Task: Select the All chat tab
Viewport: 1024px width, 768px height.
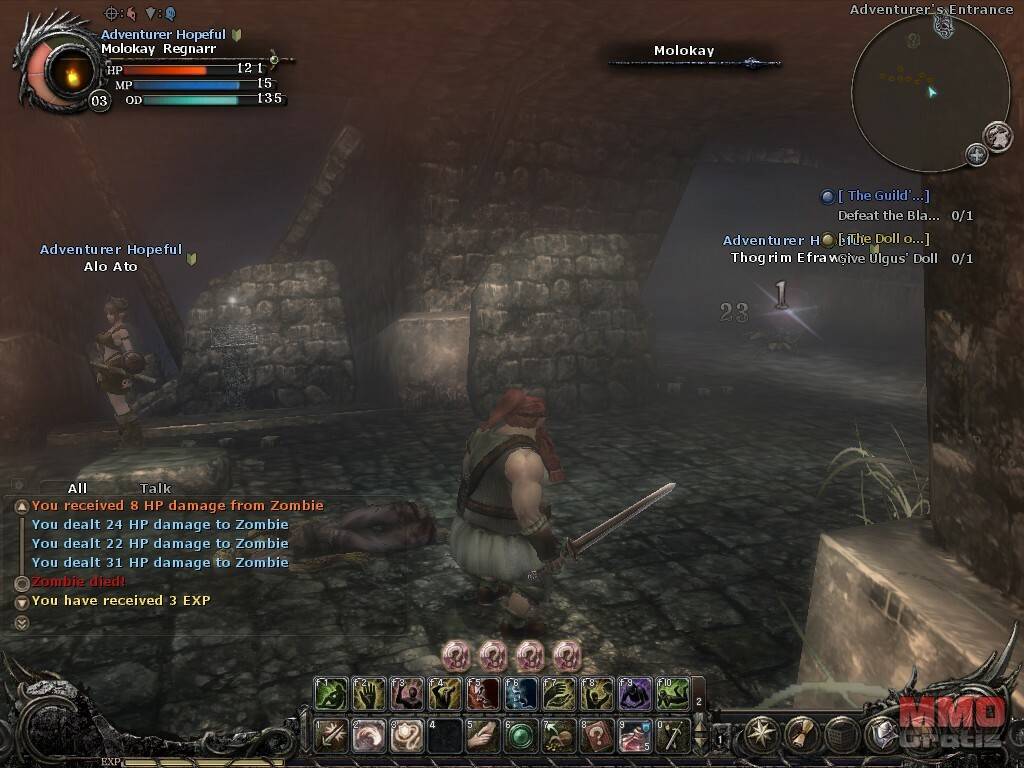Action: (77, 488)
